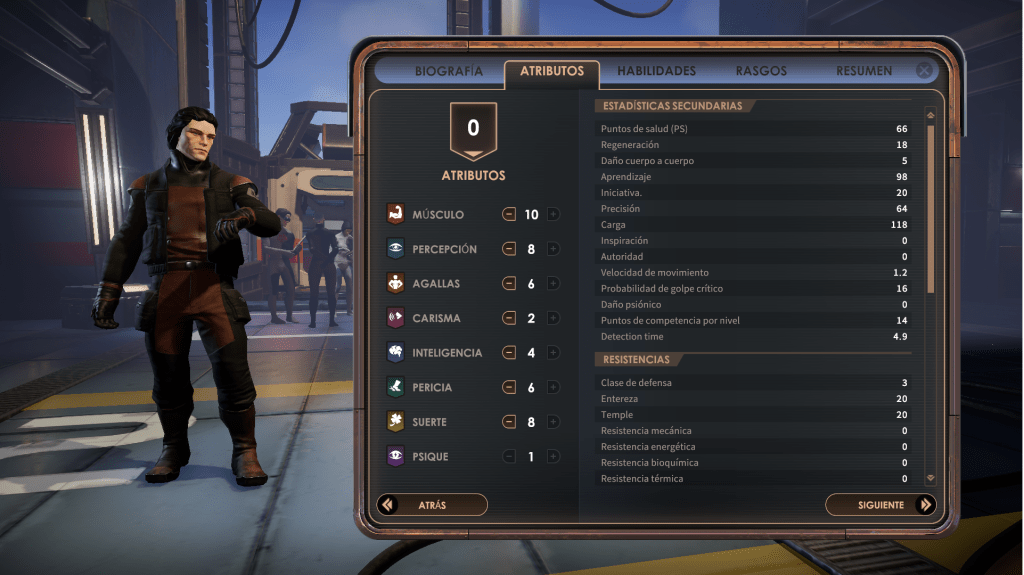Select the Rasgos tab
This screenshot has height=575, width=1024.
click(x=761, y=72)
